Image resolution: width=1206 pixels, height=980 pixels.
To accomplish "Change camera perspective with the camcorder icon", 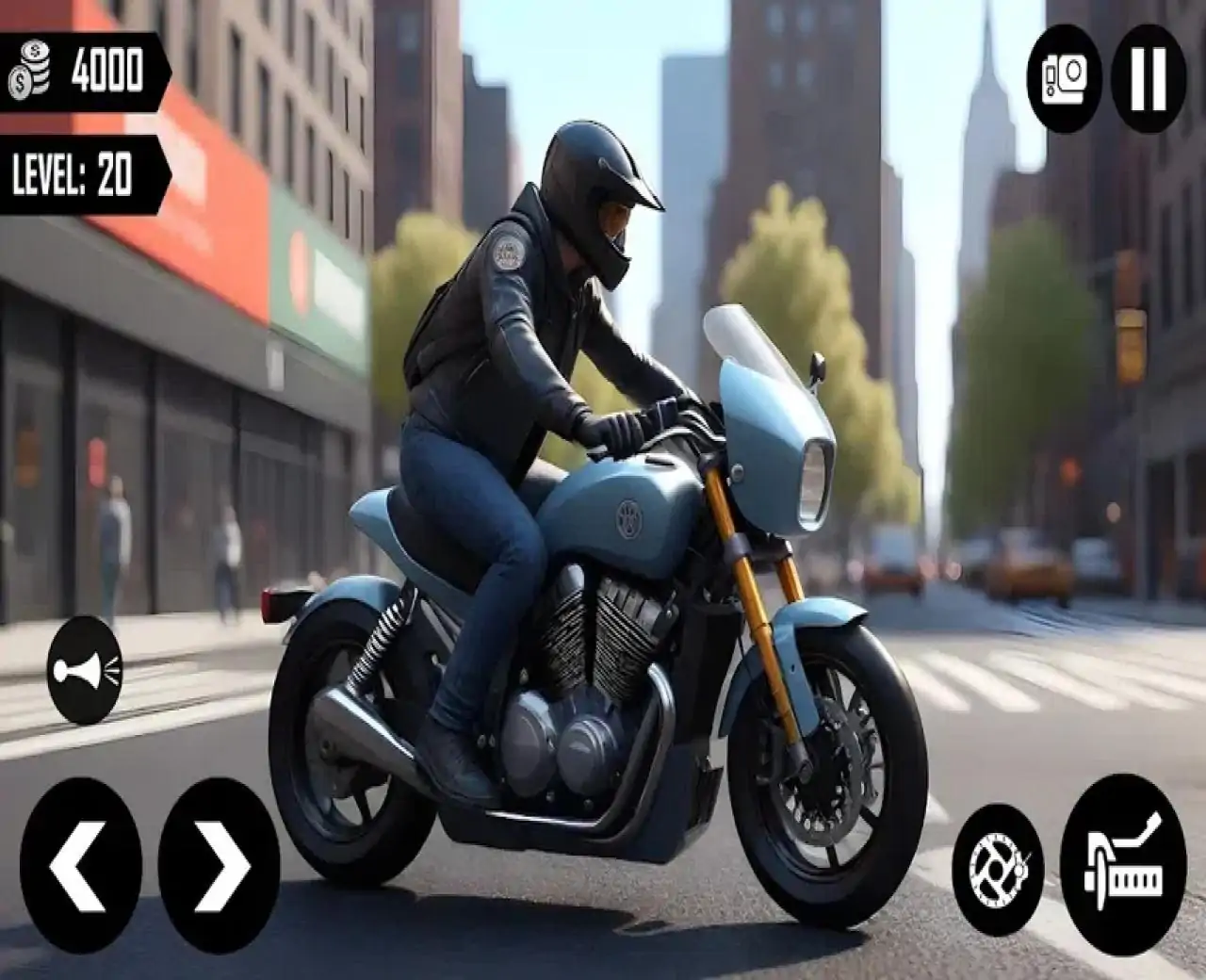I will pyautogui.click(x=1062, y=72).
